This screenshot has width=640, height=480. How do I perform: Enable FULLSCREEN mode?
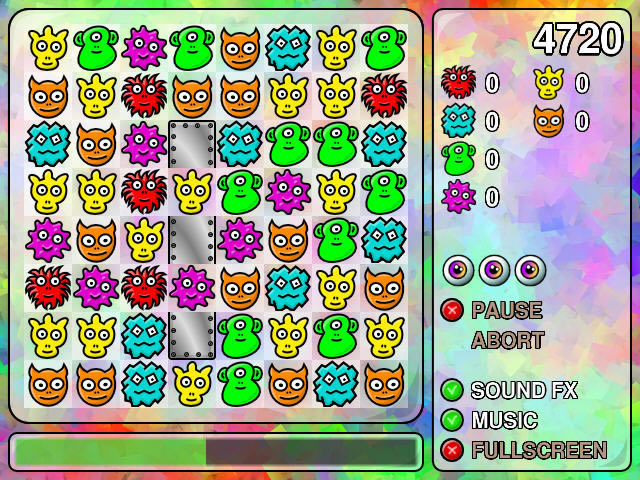452,450
